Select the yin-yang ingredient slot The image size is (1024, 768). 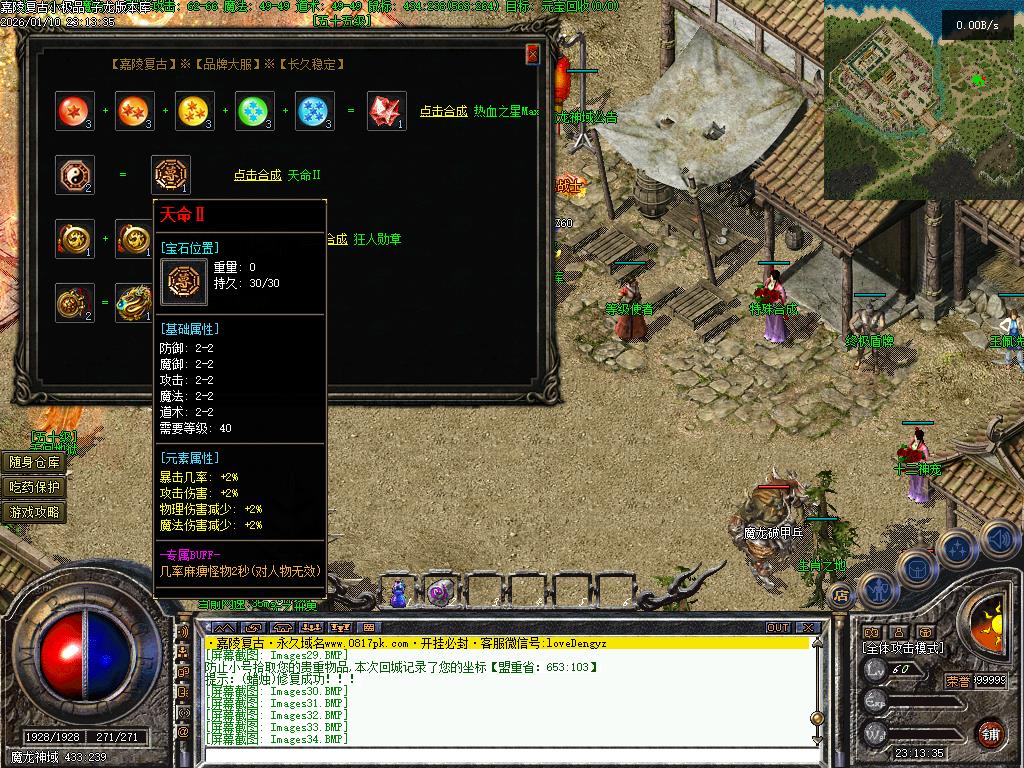75,175
